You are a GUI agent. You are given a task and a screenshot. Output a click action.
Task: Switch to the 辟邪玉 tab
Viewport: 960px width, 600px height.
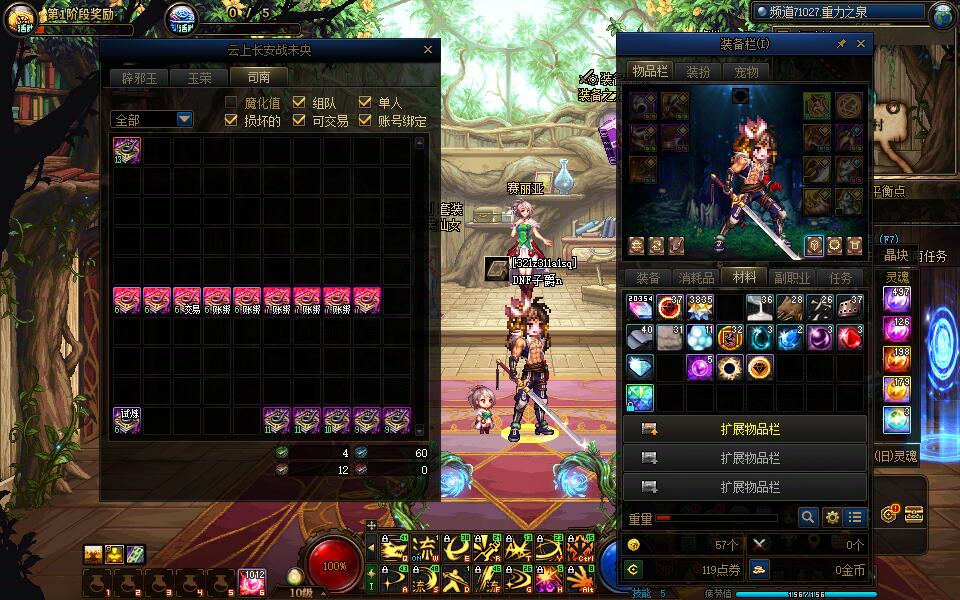(140, 77)
